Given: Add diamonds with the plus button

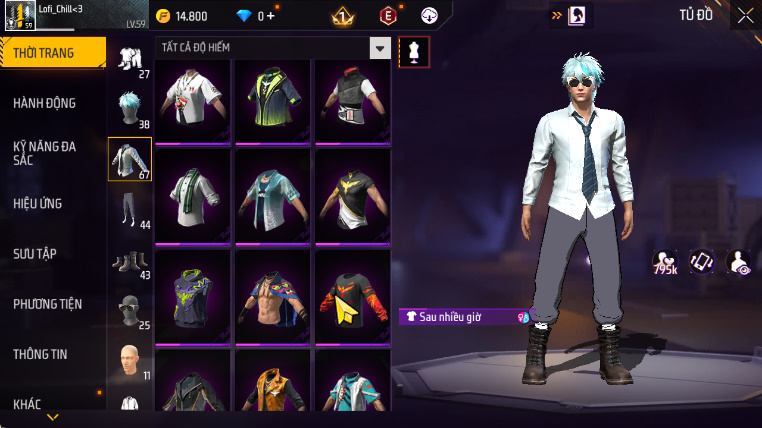Looking at the screenshot, I should (270, 16).
